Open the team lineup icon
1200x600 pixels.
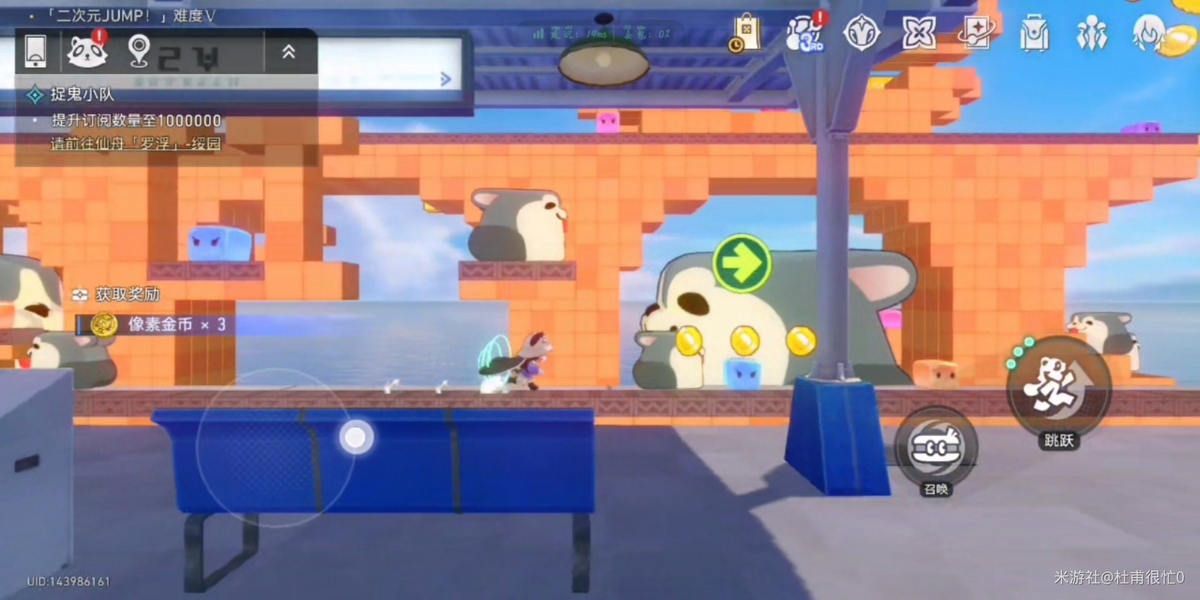[1091, 34]
